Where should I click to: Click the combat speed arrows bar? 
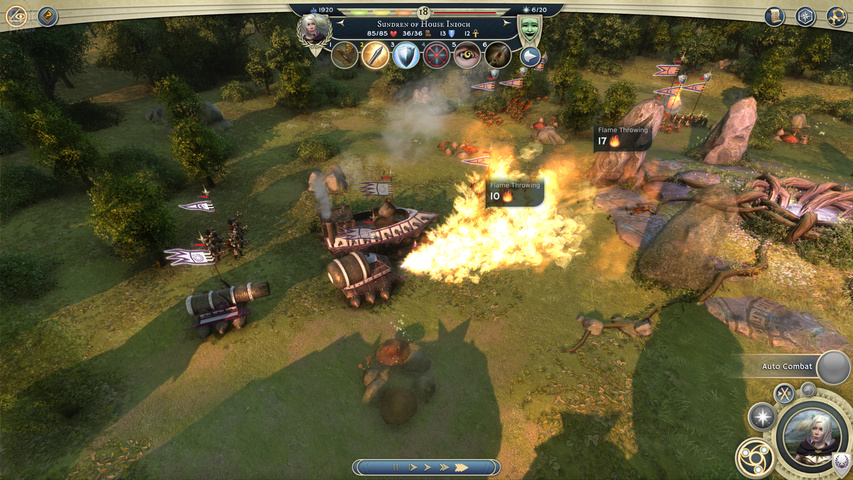click(x=427, y=467)
